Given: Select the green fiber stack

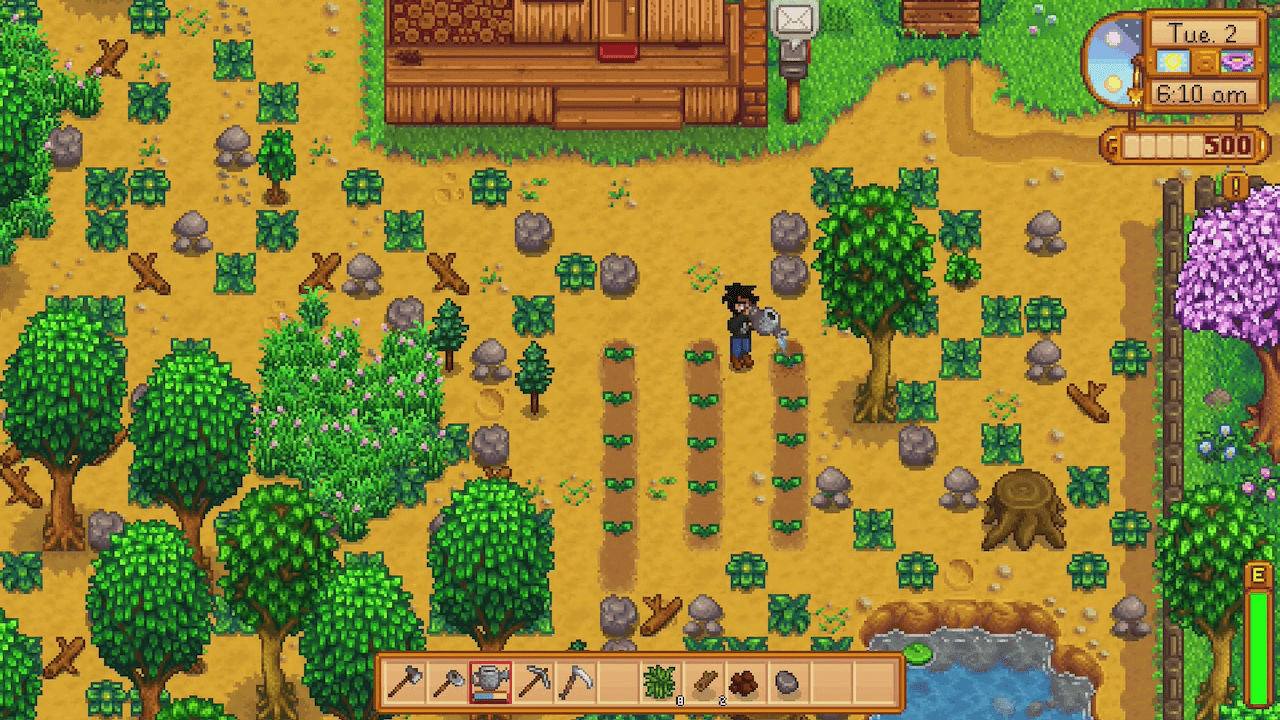Looking at the screenshot, I should (x=660, y=683).
